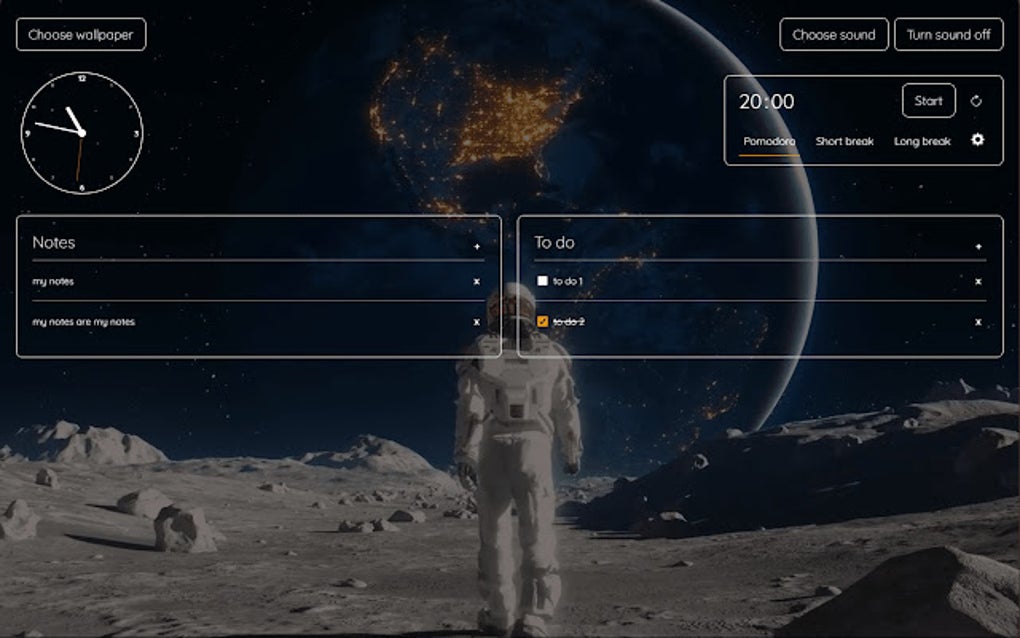The height and width of the screenshot is (638, 1020).
Task: Delete the "to do 1" item
Action: point(978,282)
